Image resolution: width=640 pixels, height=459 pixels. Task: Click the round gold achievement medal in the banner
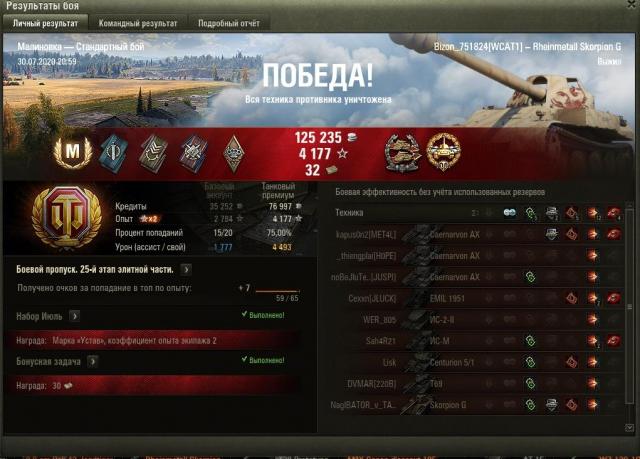(442, 151)
